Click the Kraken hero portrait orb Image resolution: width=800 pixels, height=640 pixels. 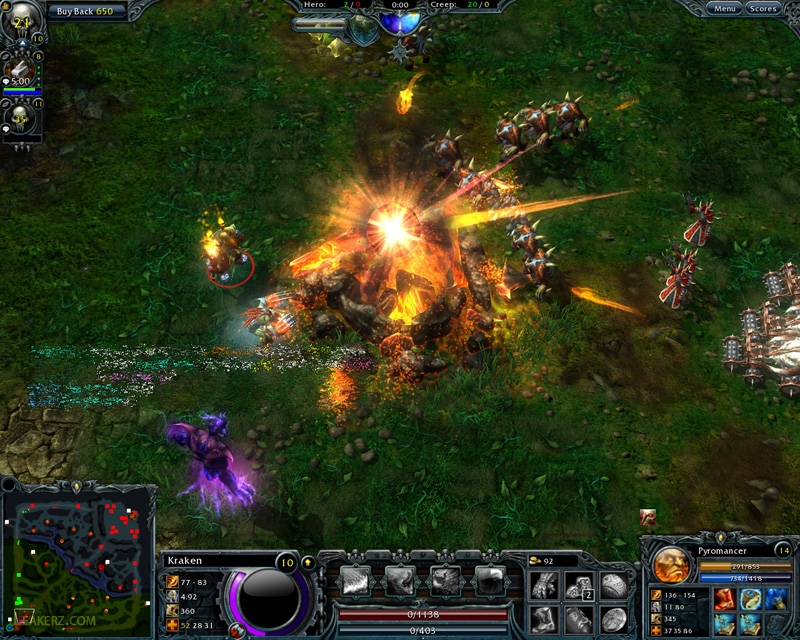tap(269, 598)
